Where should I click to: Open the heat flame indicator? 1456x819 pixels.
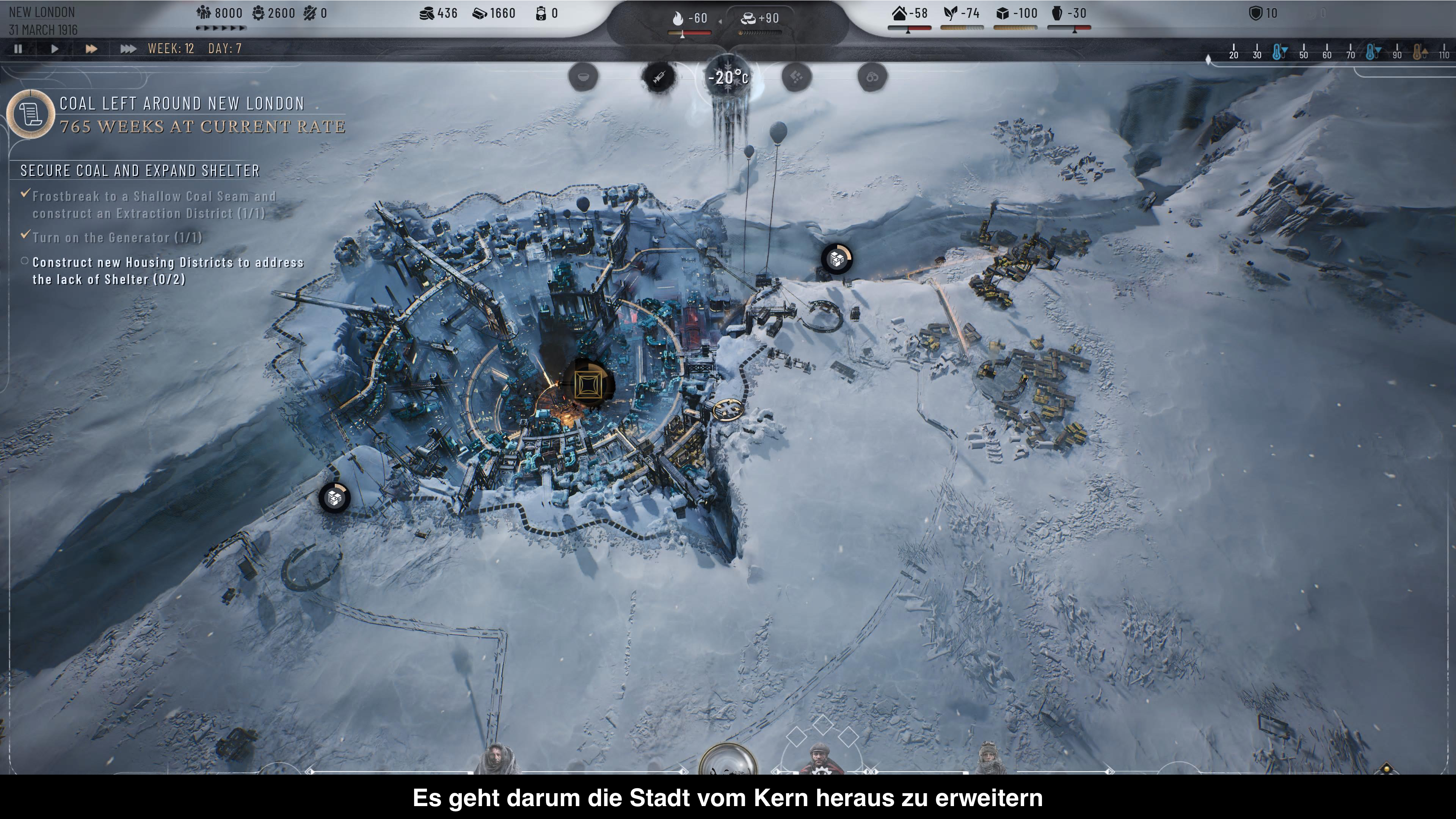(x=678, y=19)
